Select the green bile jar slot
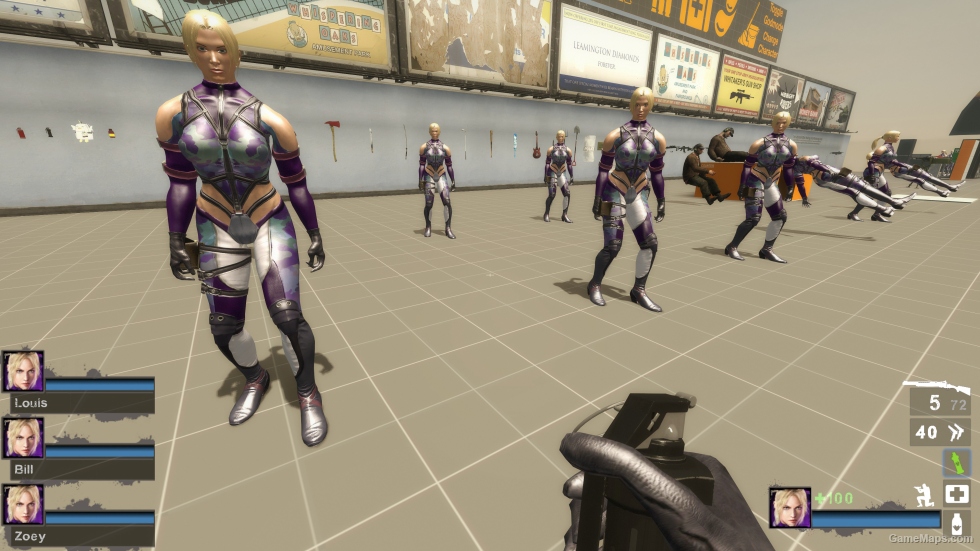980x551 pixels. (x=956, y=462)
